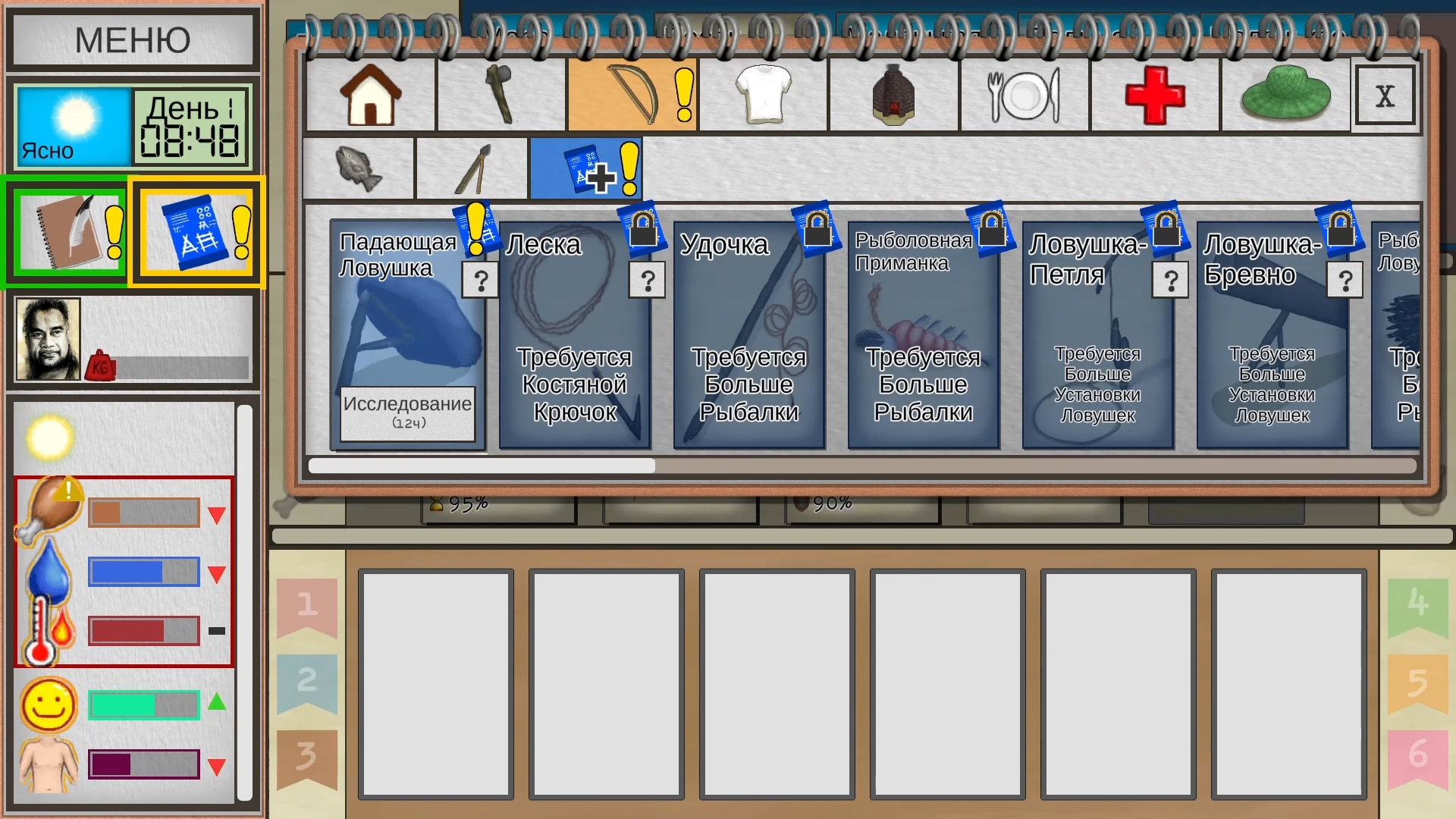Select the food plate category icon
1456x819 pixels.
click(1024, 93)
